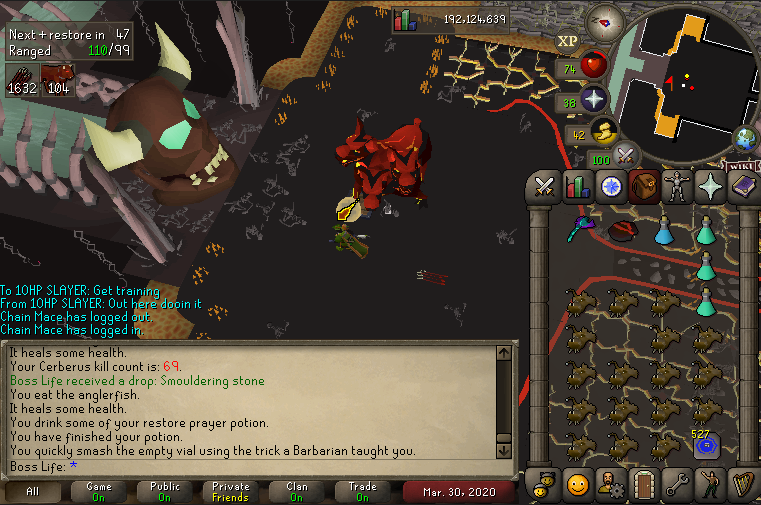Toggle run using the run energy orb
This screenshot has width=761, height=505.
point(605,133)
